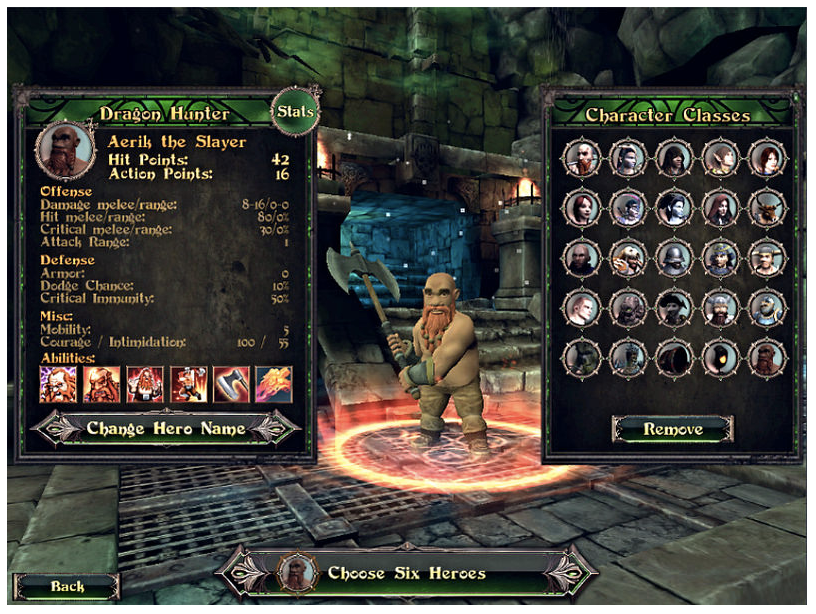Choose the steel-helmeted soldier class portrait

(673, 258)
